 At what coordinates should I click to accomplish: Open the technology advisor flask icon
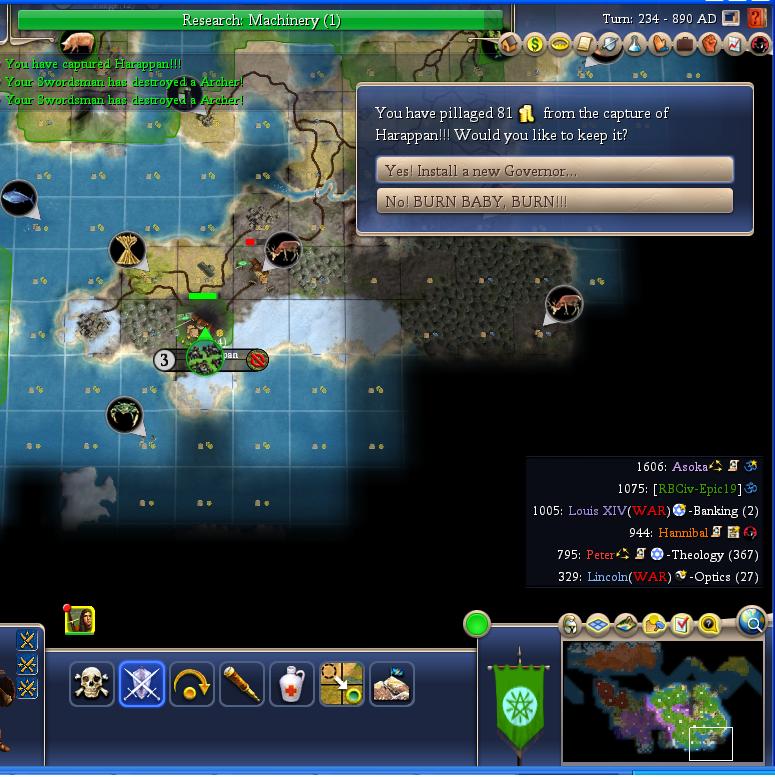pyautogui.click(x=634, y=44)
